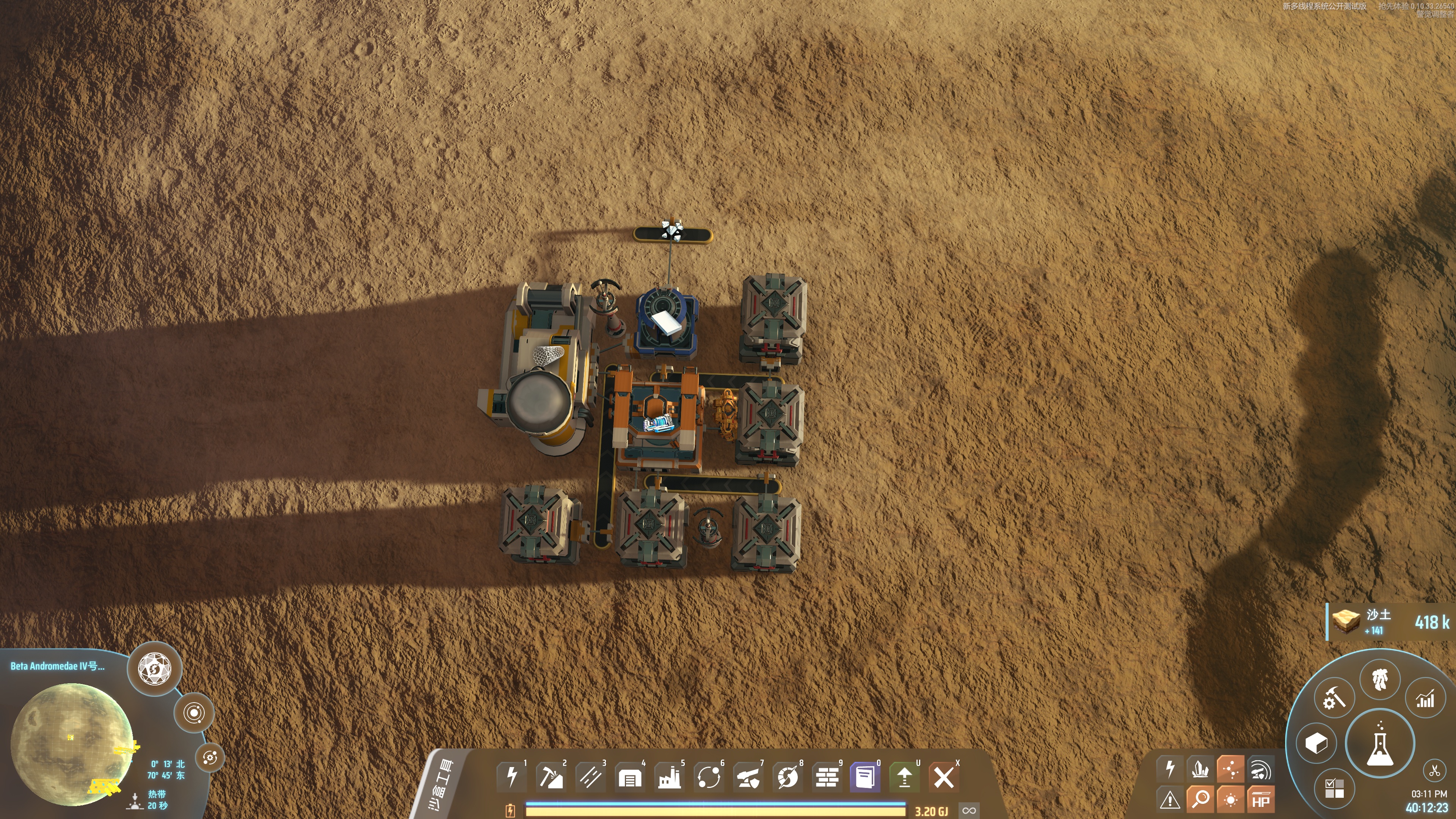Open the Dyson sphere editor button
1456x819 pixels.
coord(154,668)
